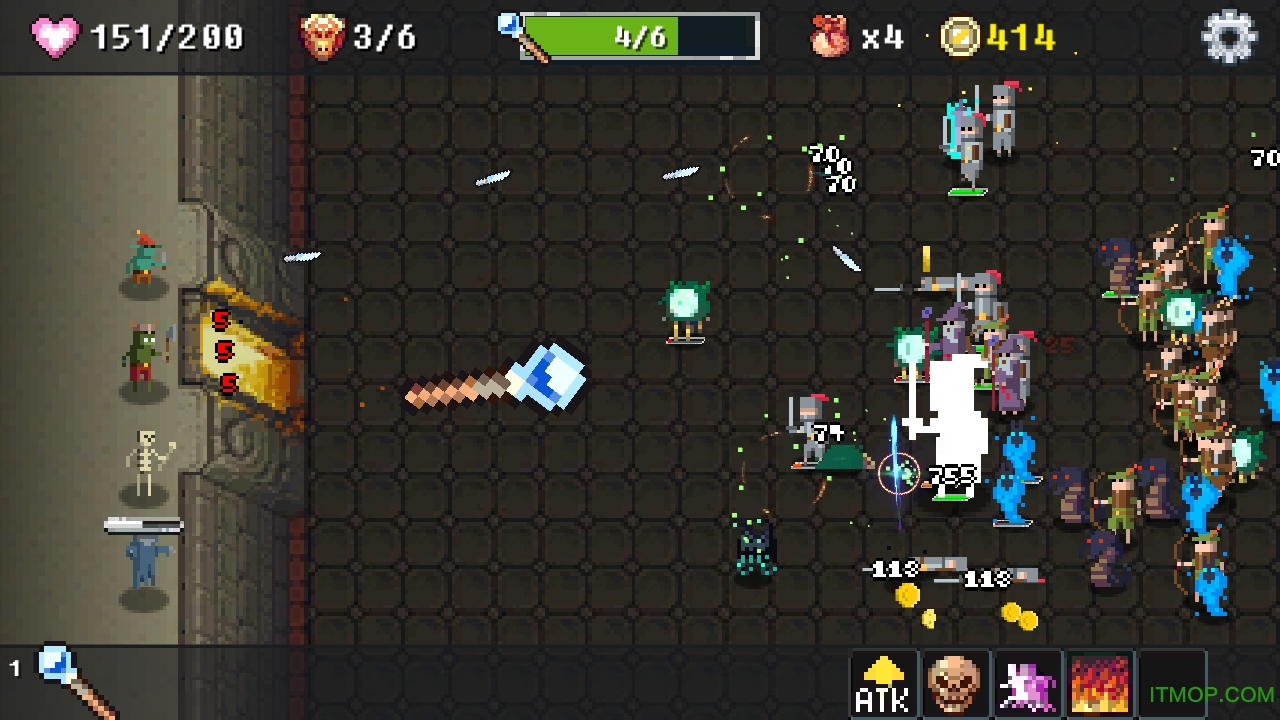Use the skull skill icon
The image size is (1280, 720).
coord(955,684)
